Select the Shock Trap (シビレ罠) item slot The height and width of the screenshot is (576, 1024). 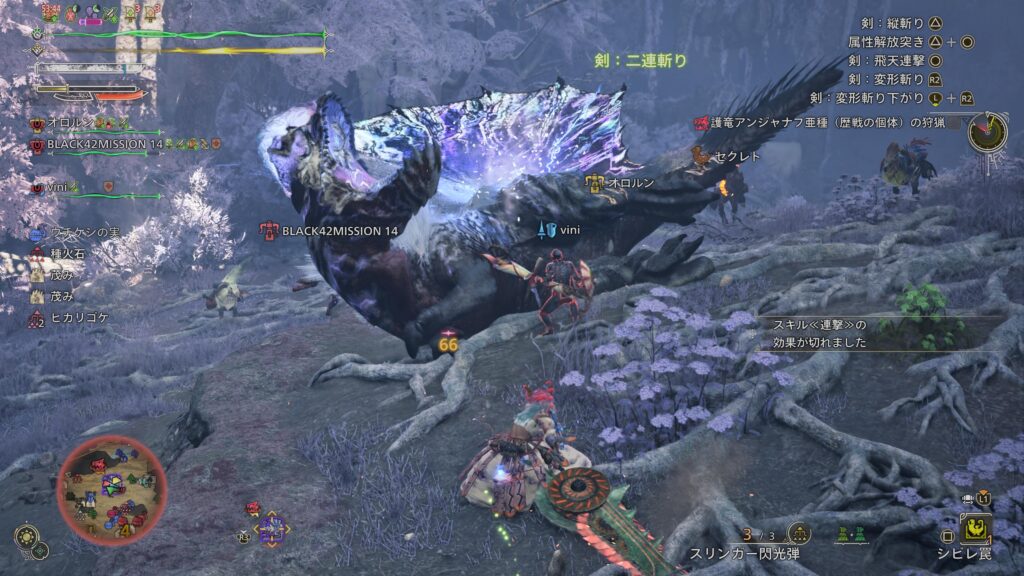(x=976, y=528)
